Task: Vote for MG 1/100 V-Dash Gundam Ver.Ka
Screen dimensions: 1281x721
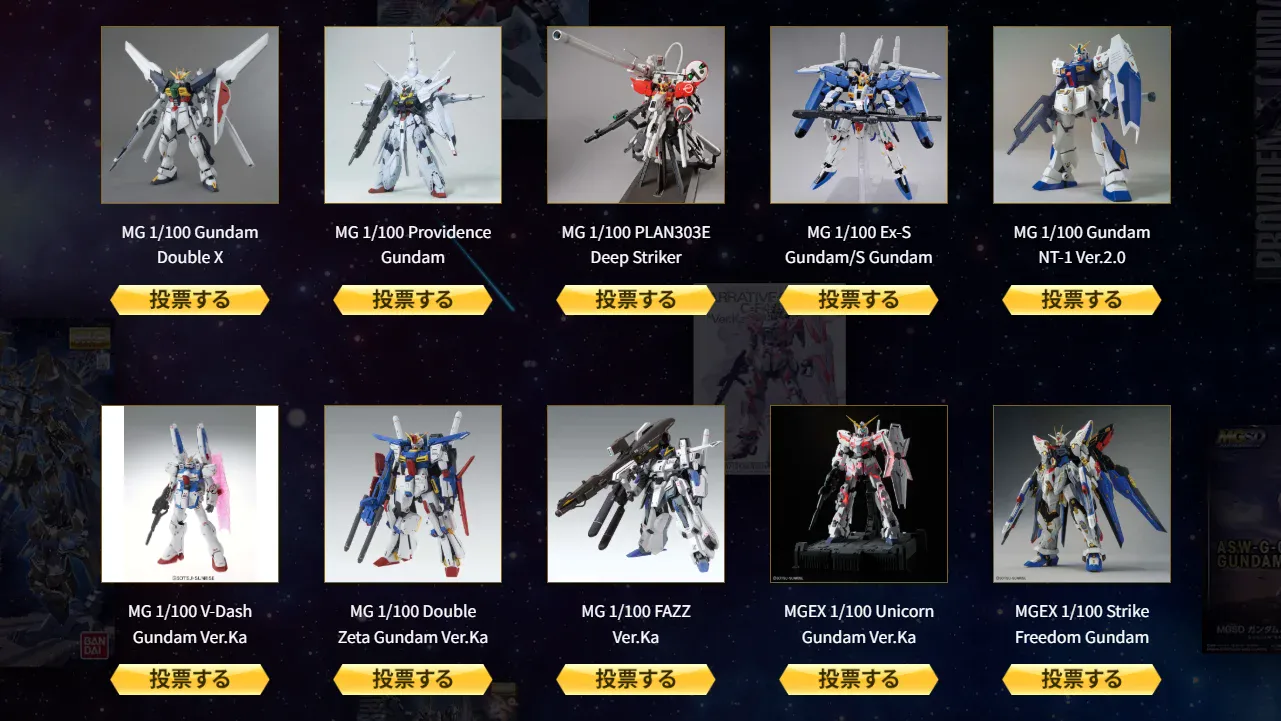Action: coord(190,679)
